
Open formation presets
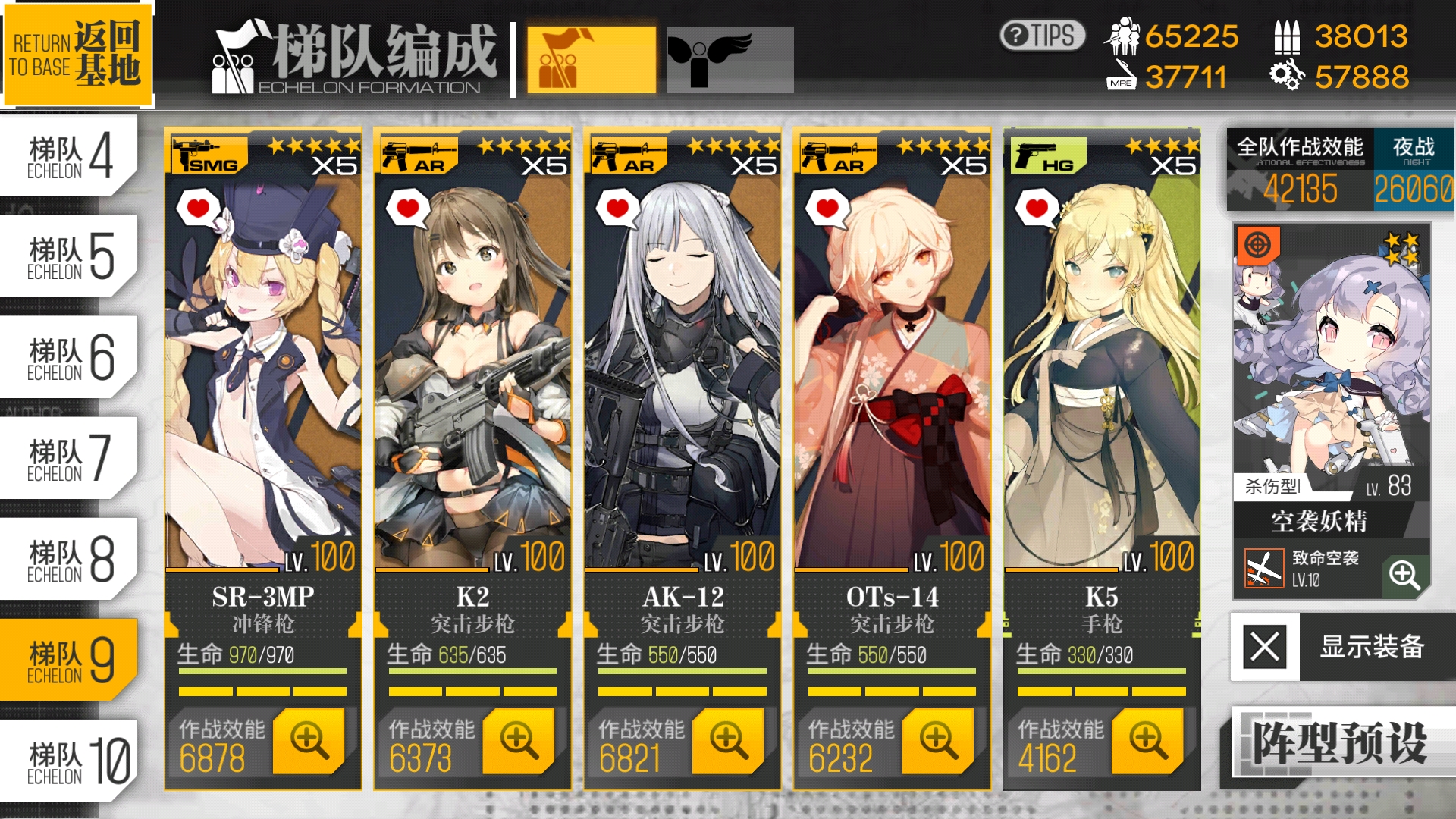(1340, 743)
